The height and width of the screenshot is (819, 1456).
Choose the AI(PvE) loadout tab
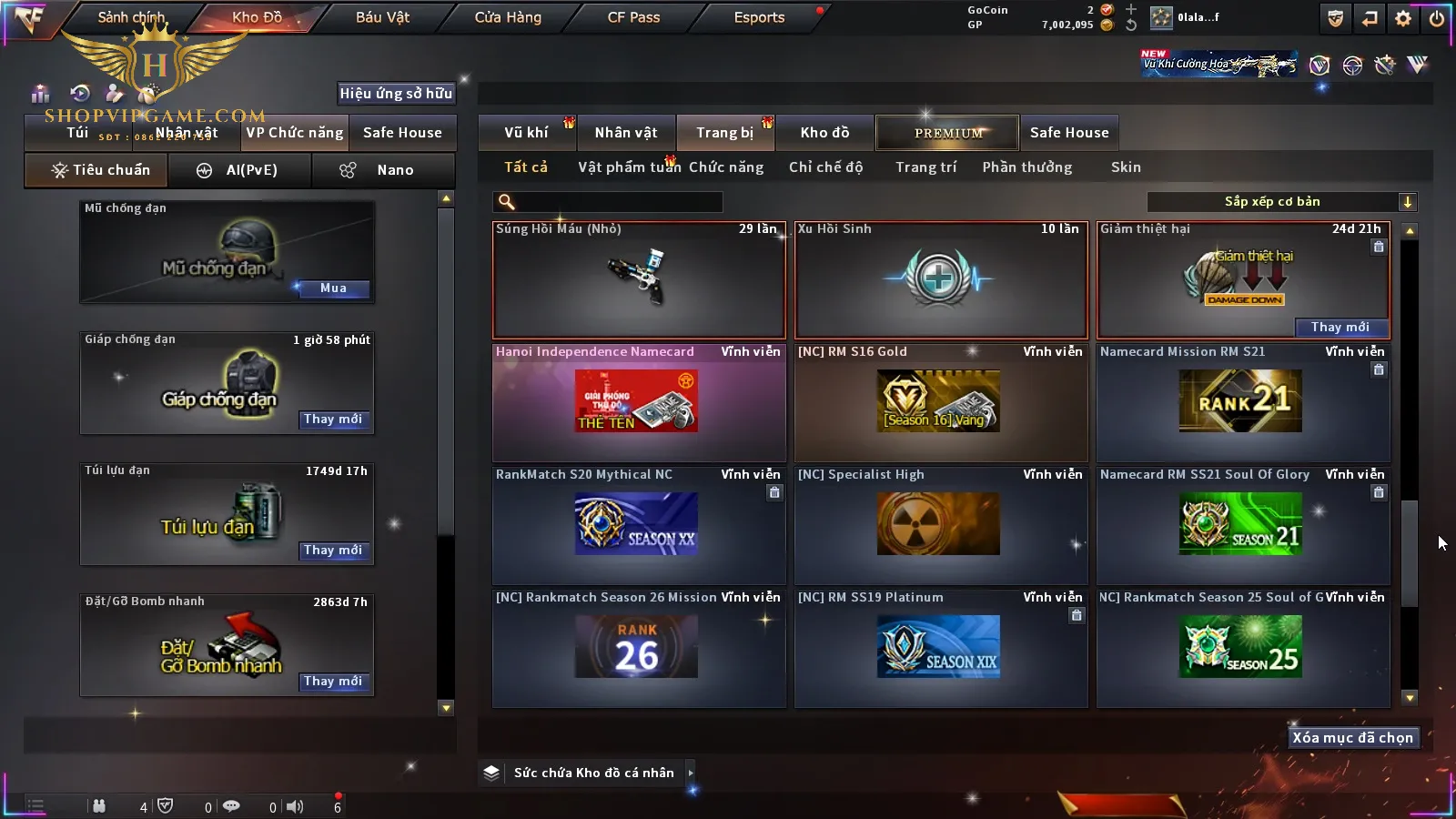(241, 170)
